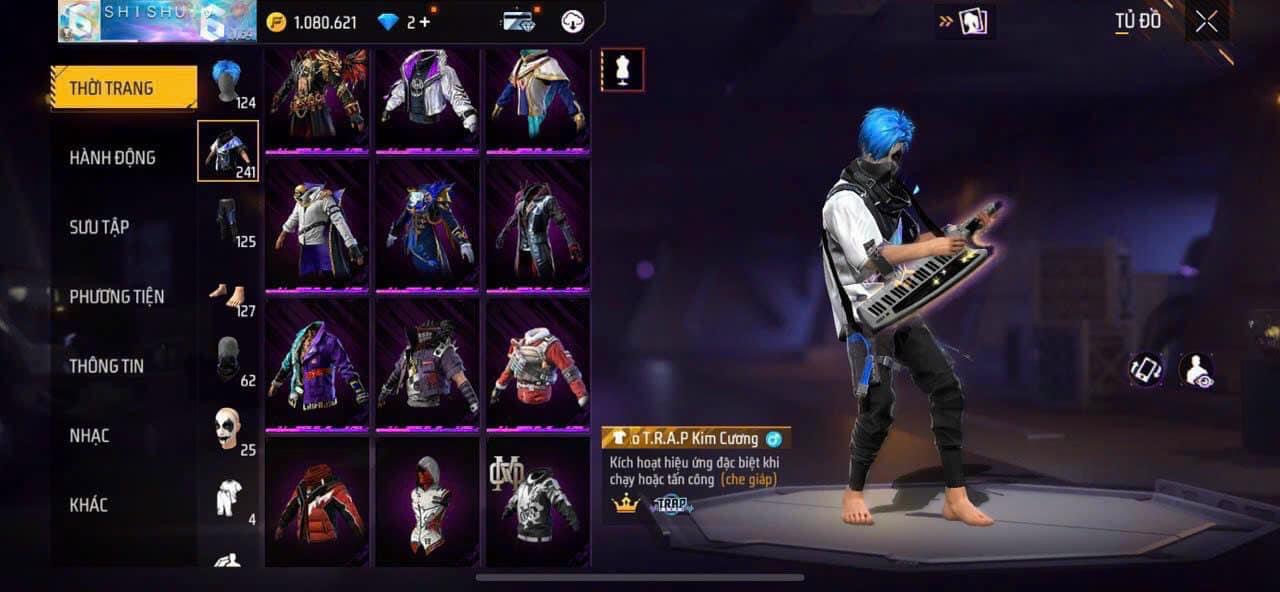View the black face mask subcategory
Image resolution: width=1280 pixels, height=592 pixels.
228,360
